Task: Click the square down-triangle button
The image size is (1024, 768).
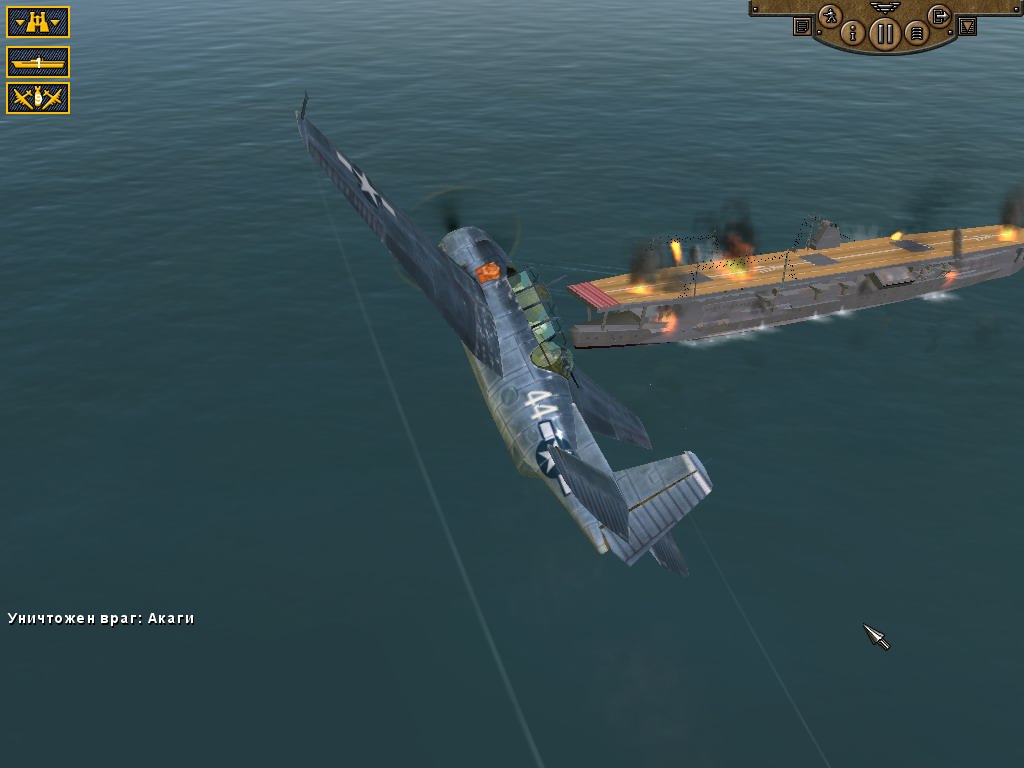Action: click(967, 27)
